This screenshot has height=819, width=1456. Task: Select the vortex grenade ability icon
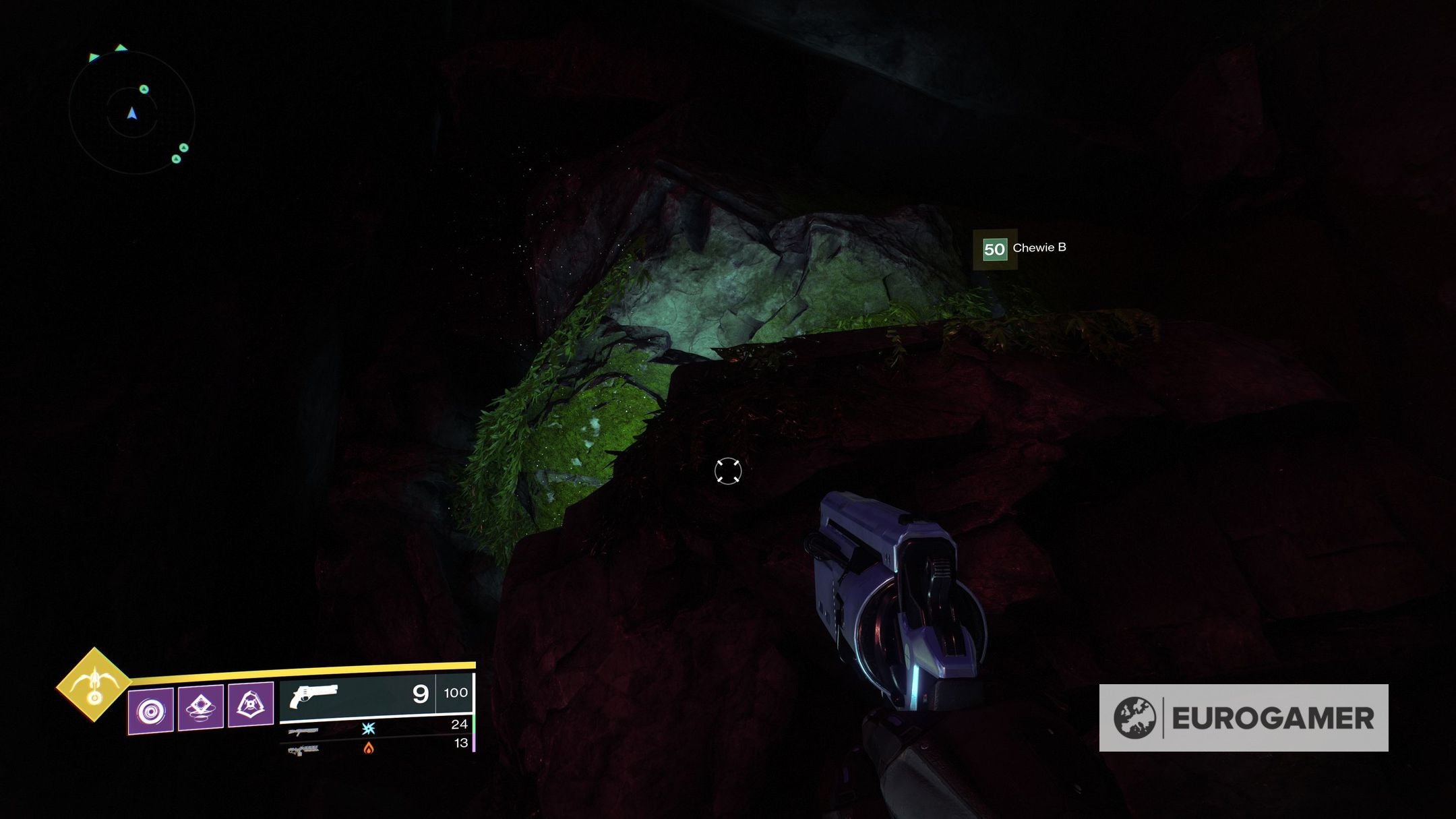pyautogui.click(x=150, y=710)
